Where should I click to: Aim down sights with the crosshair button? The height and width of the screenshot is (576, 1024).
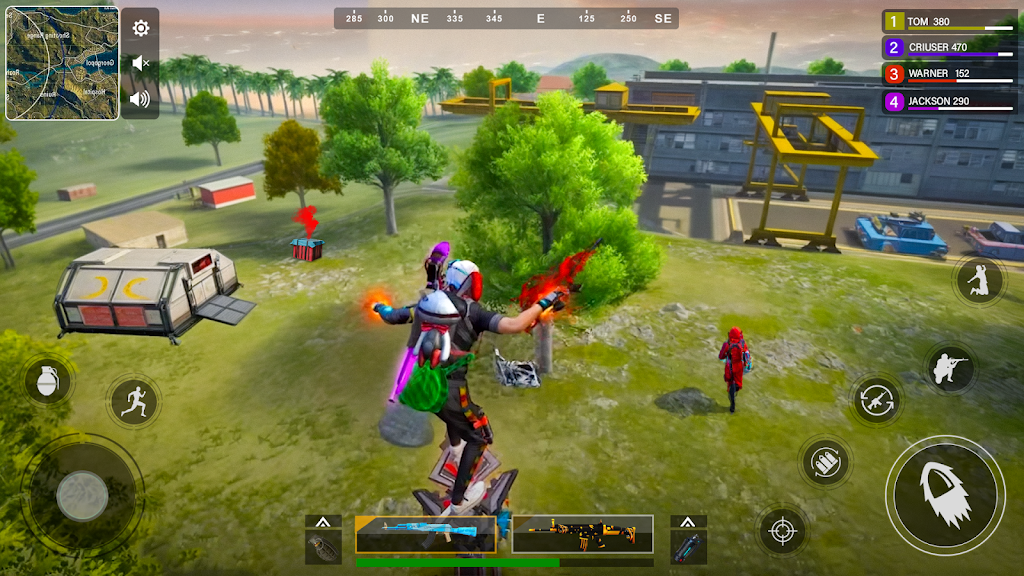[x=782, y=531]
